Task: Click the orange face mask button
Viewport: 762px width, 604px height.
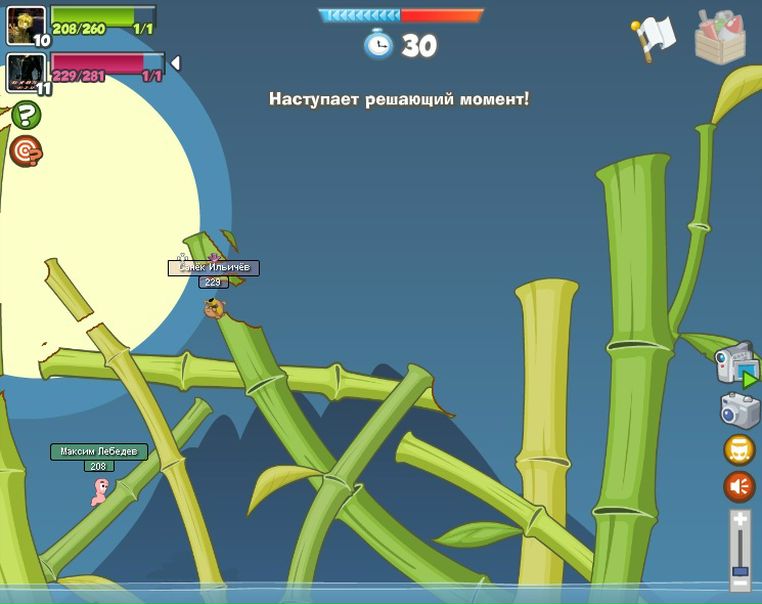Action: [739, 449]
